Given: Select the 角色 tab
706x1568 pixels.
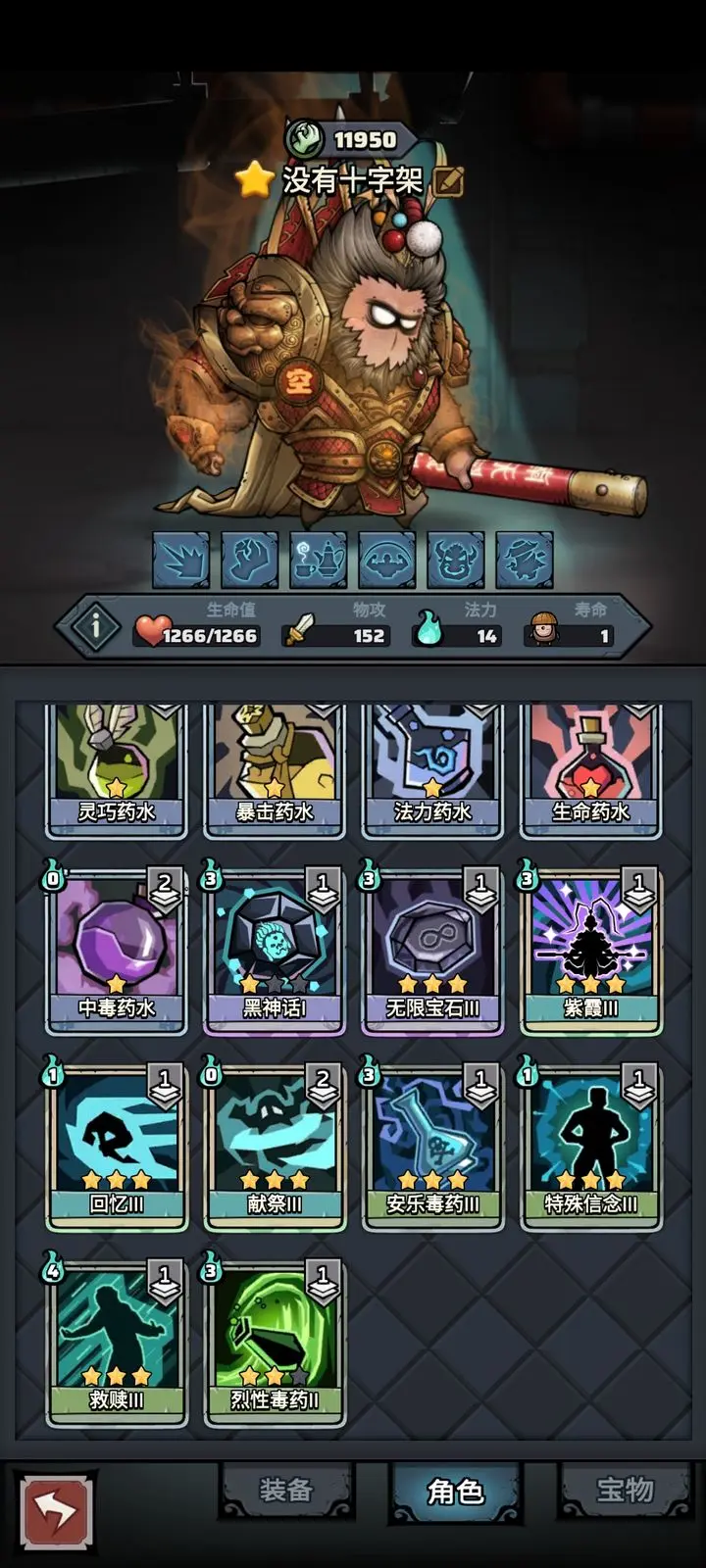Looking at the screenshot, I should pyautogui.click(x=455, y=1491).
